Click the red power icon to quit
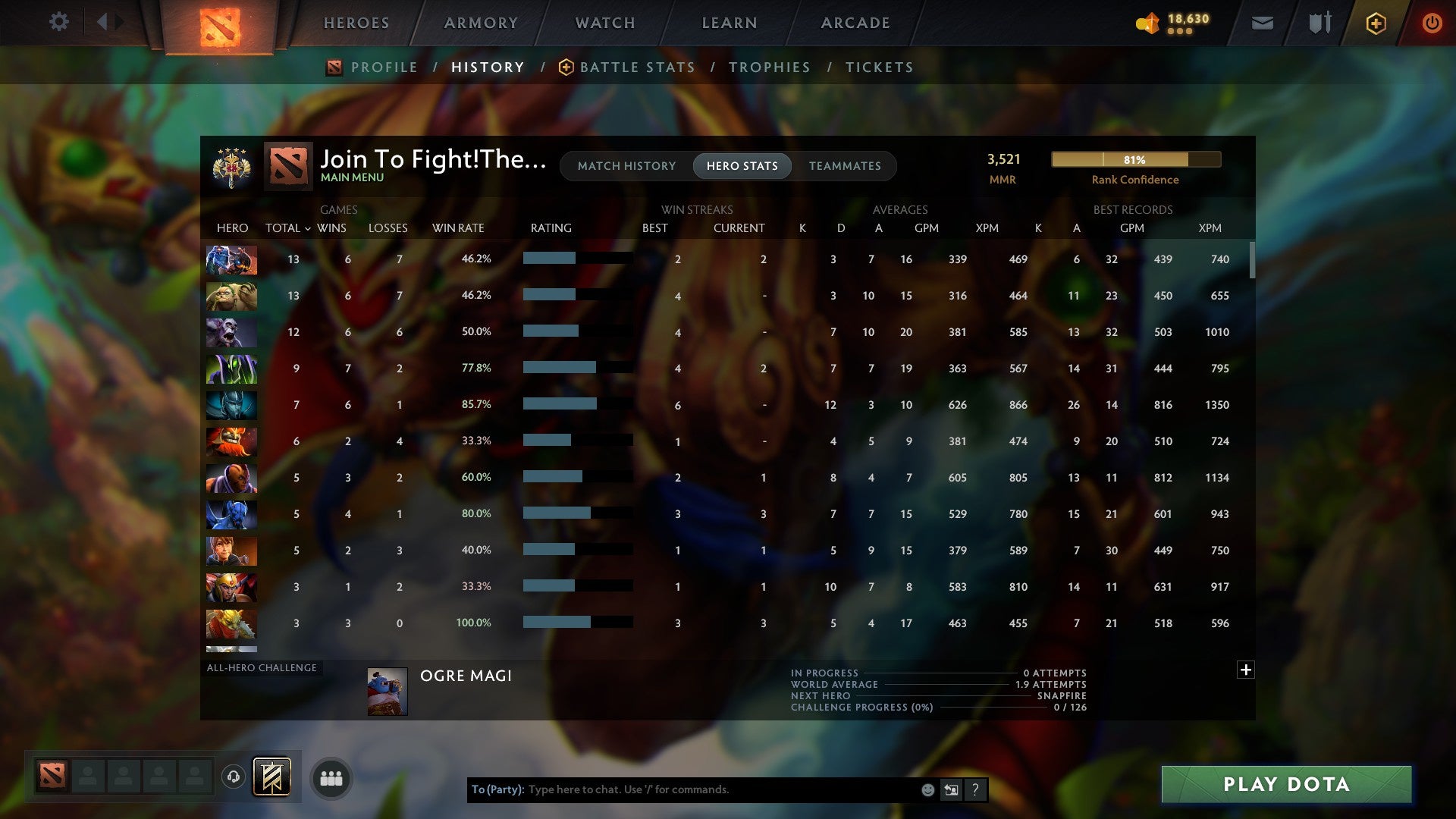Screen dimensions: 1456x819 coord(1432,23)
